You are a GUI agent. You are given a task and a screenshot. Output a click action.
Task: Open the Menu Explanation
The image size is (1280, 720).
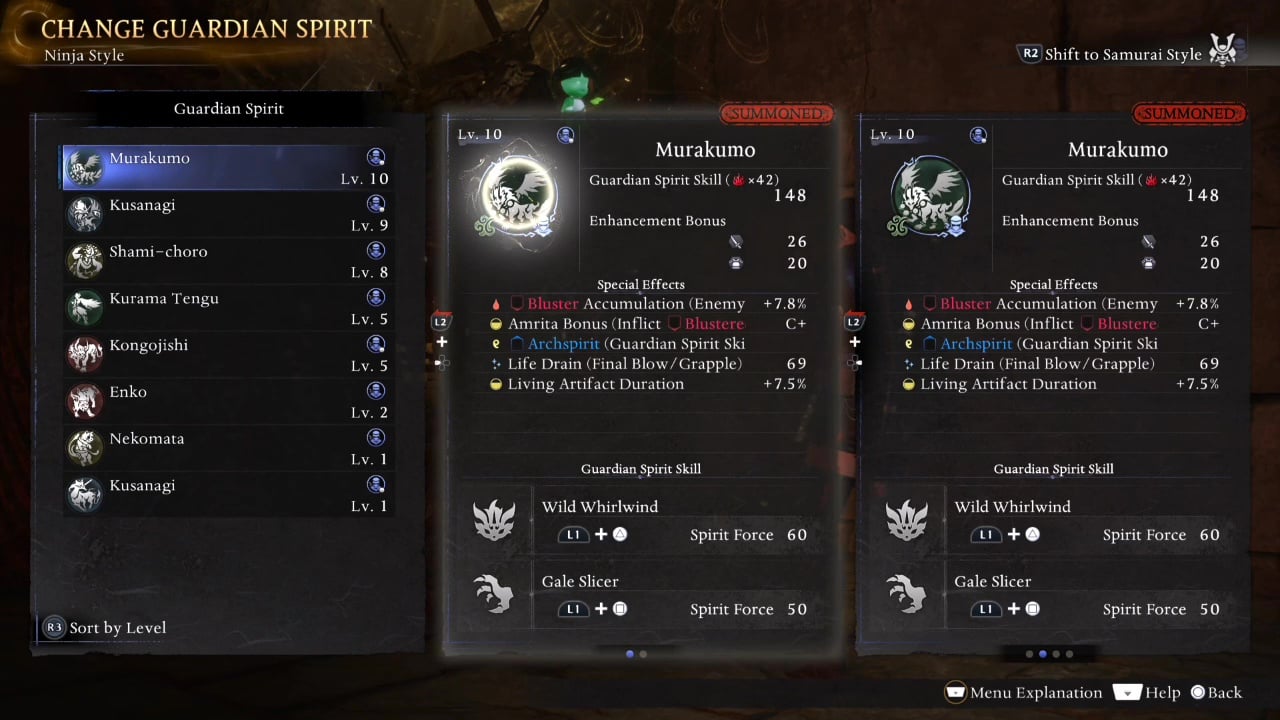1023,692
